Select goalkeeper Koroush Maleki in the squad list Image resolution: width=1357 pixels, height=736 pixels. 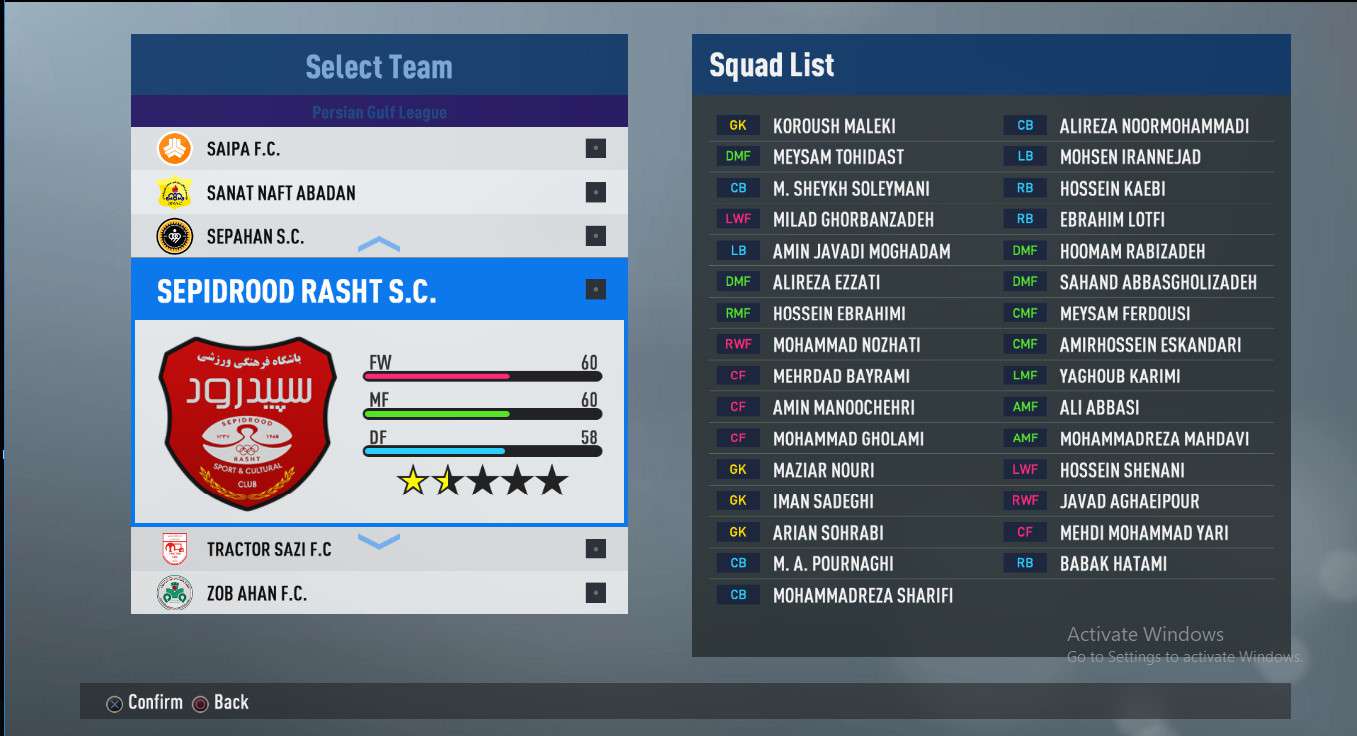click(x=833, y=126)
